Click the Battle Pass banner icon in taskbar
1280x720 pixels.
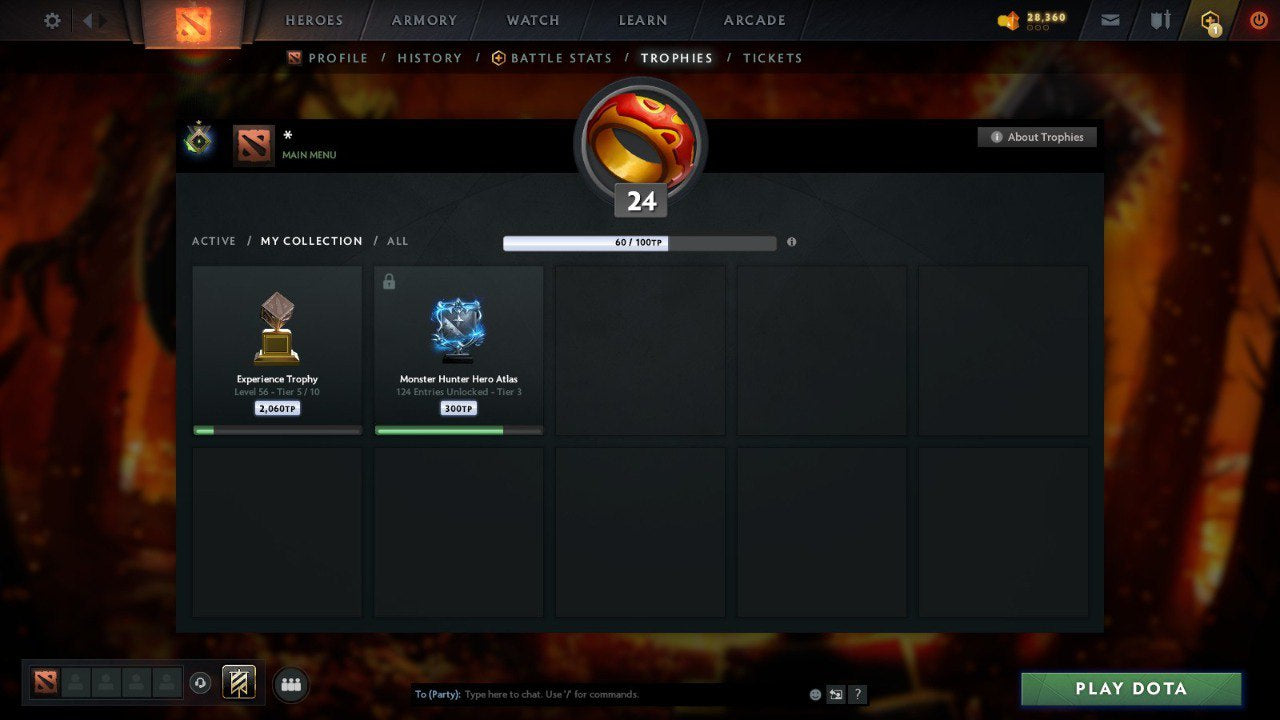[240, 683]
